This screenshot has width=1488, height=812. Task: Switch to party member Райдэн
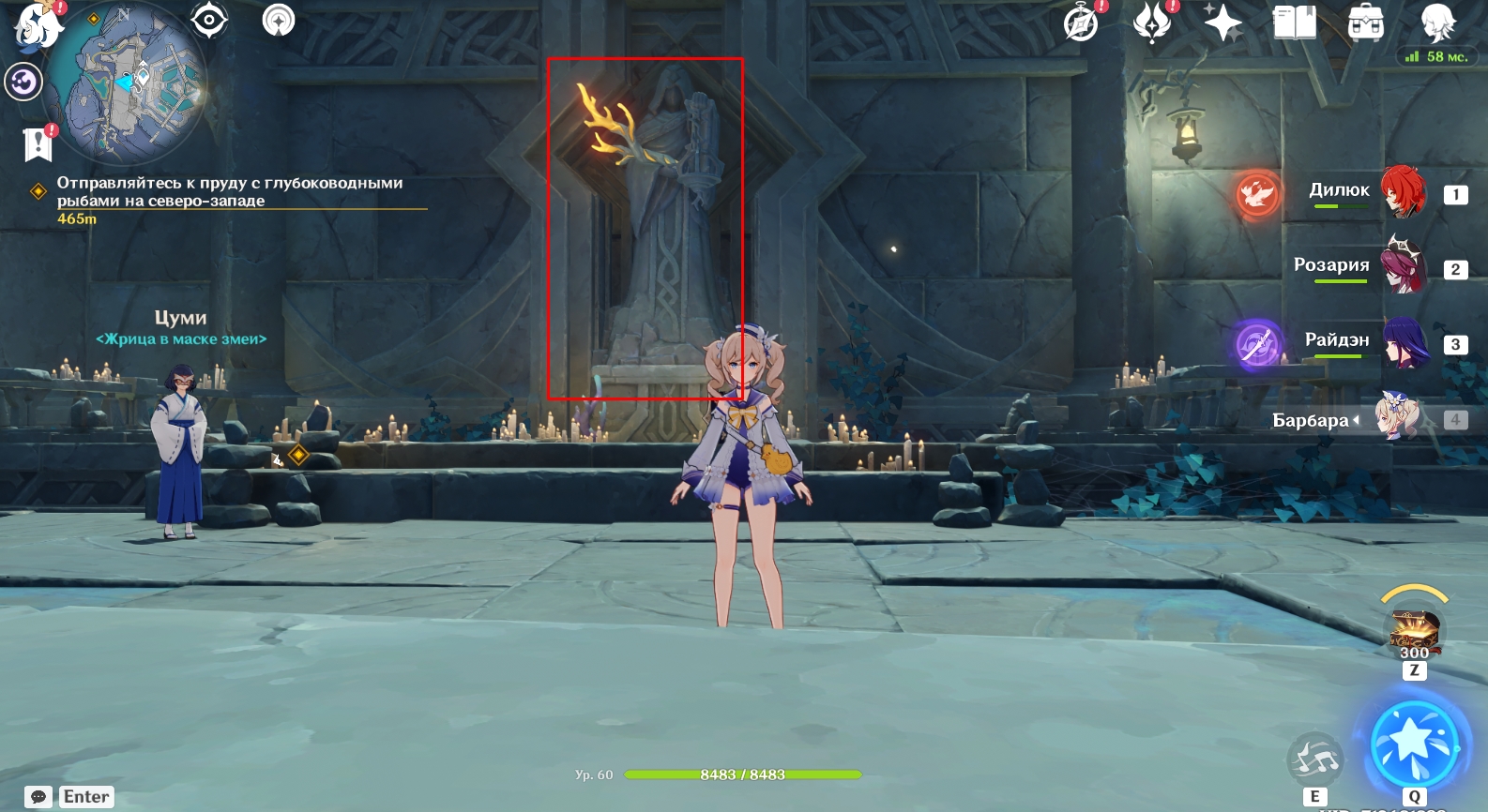pyautogui.click(x=1404, y=342)
